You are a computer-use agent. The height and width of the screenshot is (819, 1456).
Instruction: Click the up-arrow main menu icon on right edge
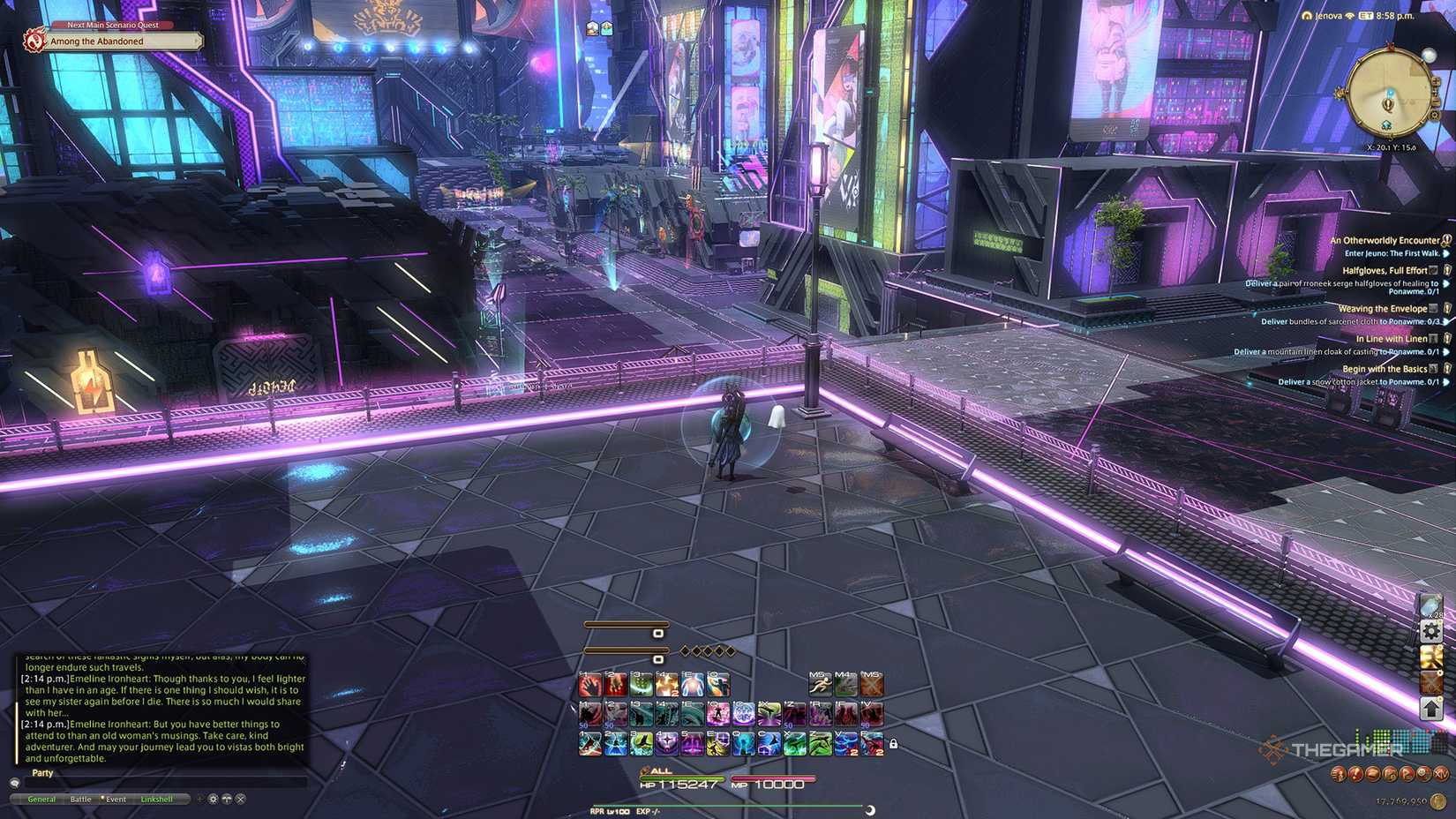(x=1430, y=708)
